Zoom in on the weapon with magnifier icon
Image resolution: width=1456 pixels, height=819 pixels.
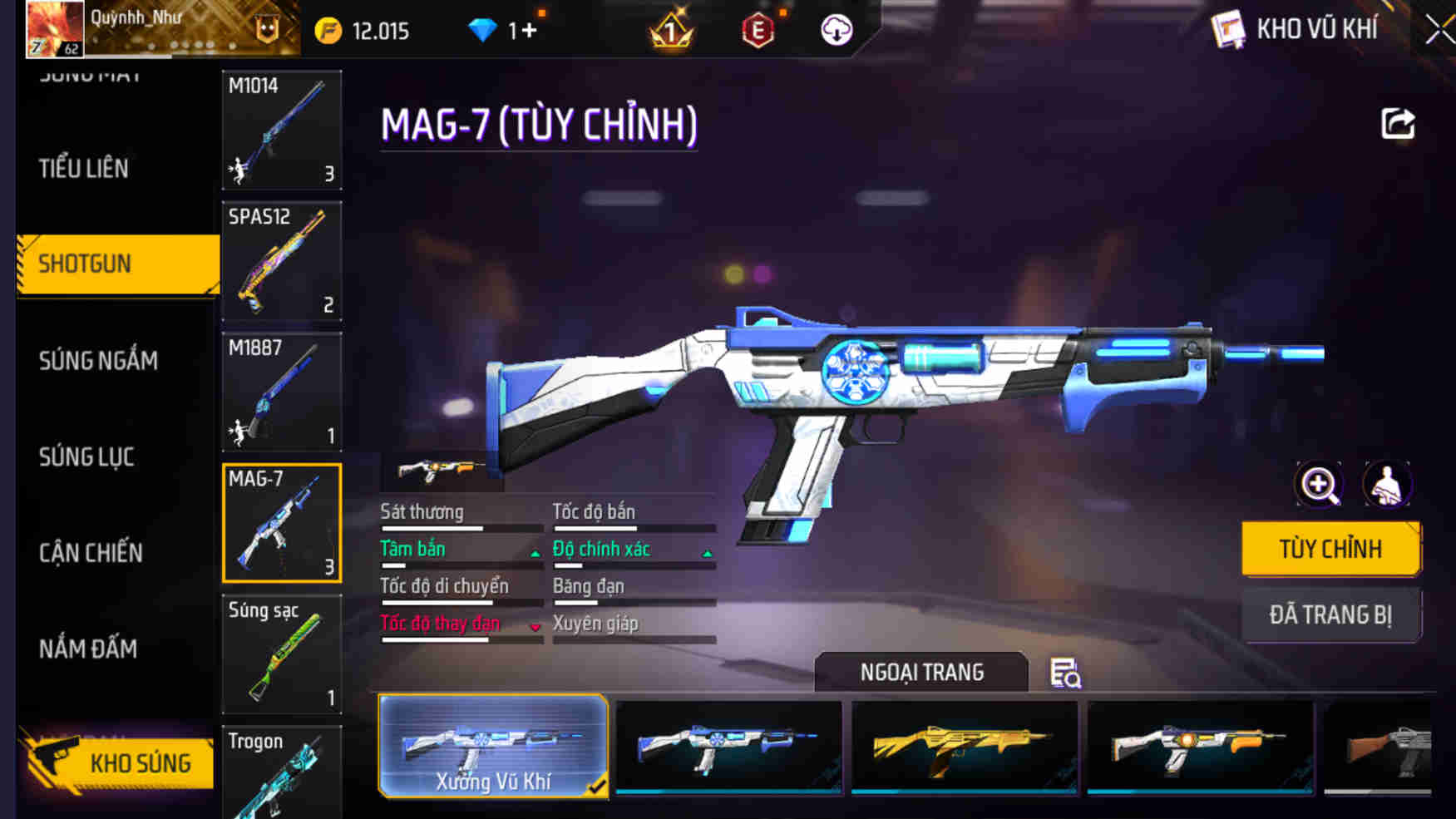[1318, 485]
